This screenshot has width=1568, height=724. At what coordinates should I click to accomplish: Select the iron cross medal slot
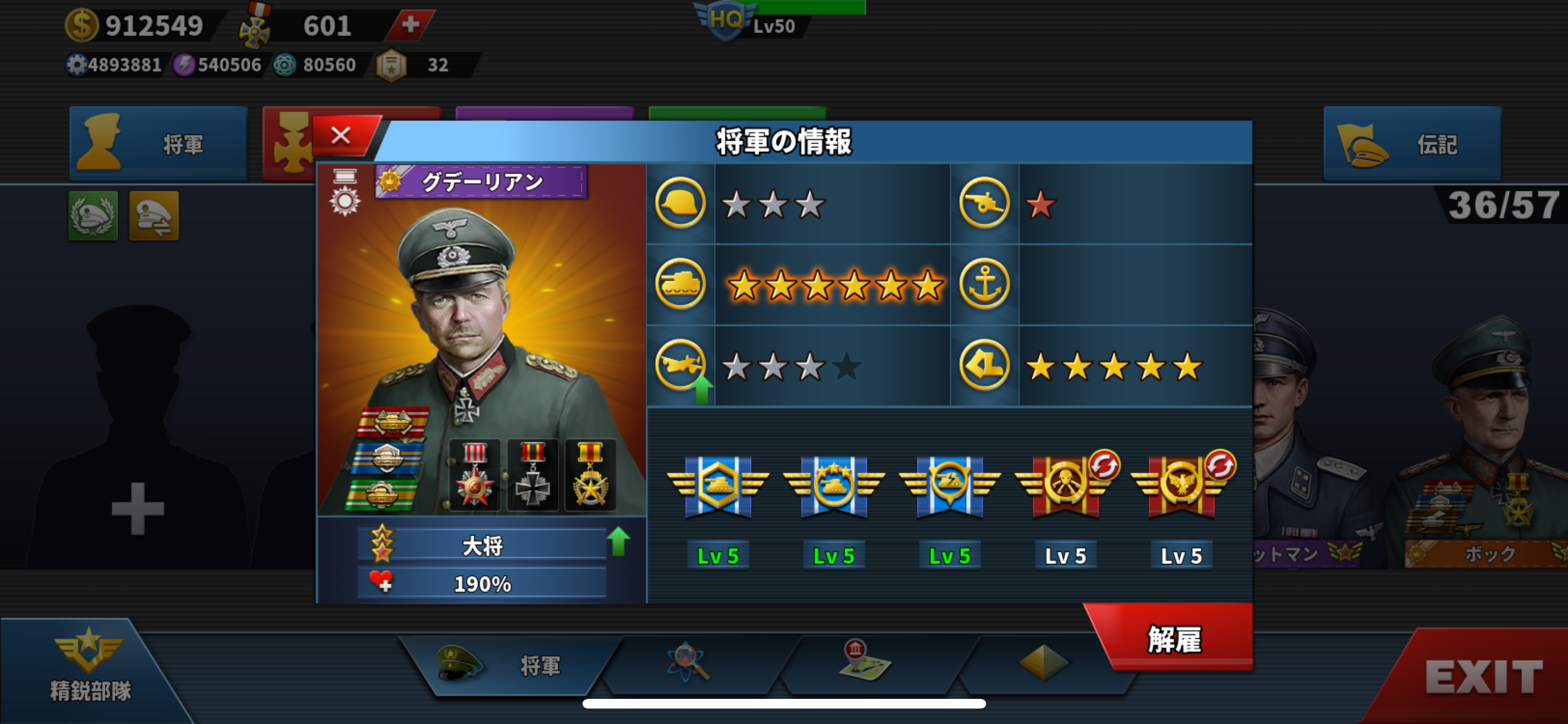pos(532,476)
